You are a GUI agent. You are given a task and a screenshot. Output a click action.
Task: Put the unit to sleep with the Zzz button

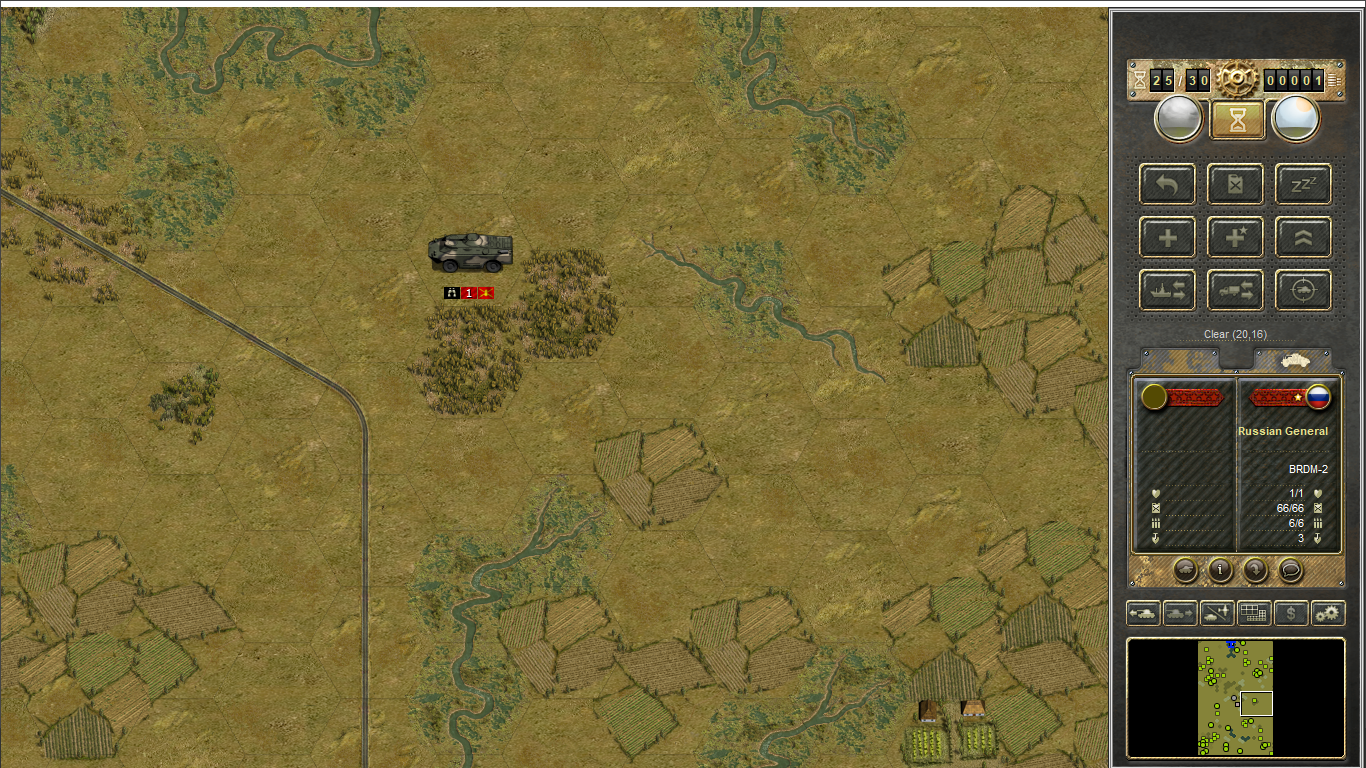click(1303, 184)
